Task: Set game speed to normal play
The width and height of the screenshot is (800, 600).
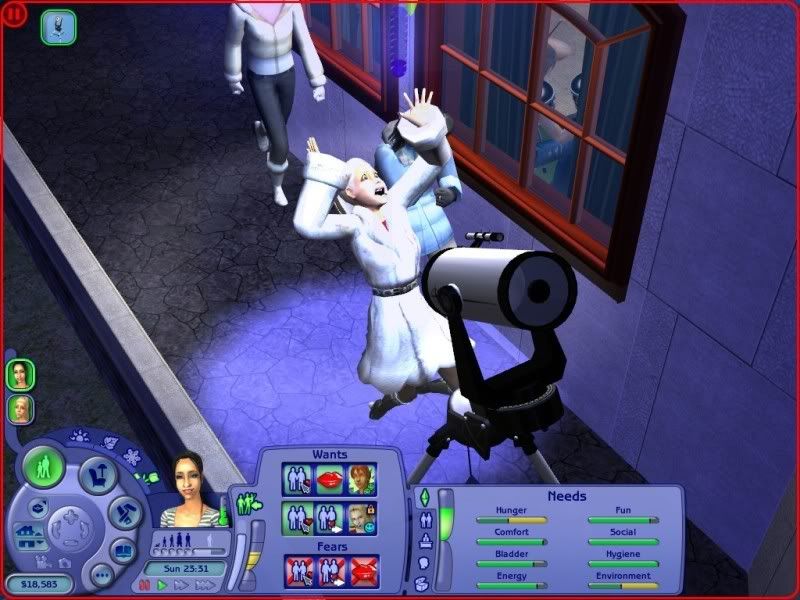Action: pyautogui.click(x=160, y=584)
